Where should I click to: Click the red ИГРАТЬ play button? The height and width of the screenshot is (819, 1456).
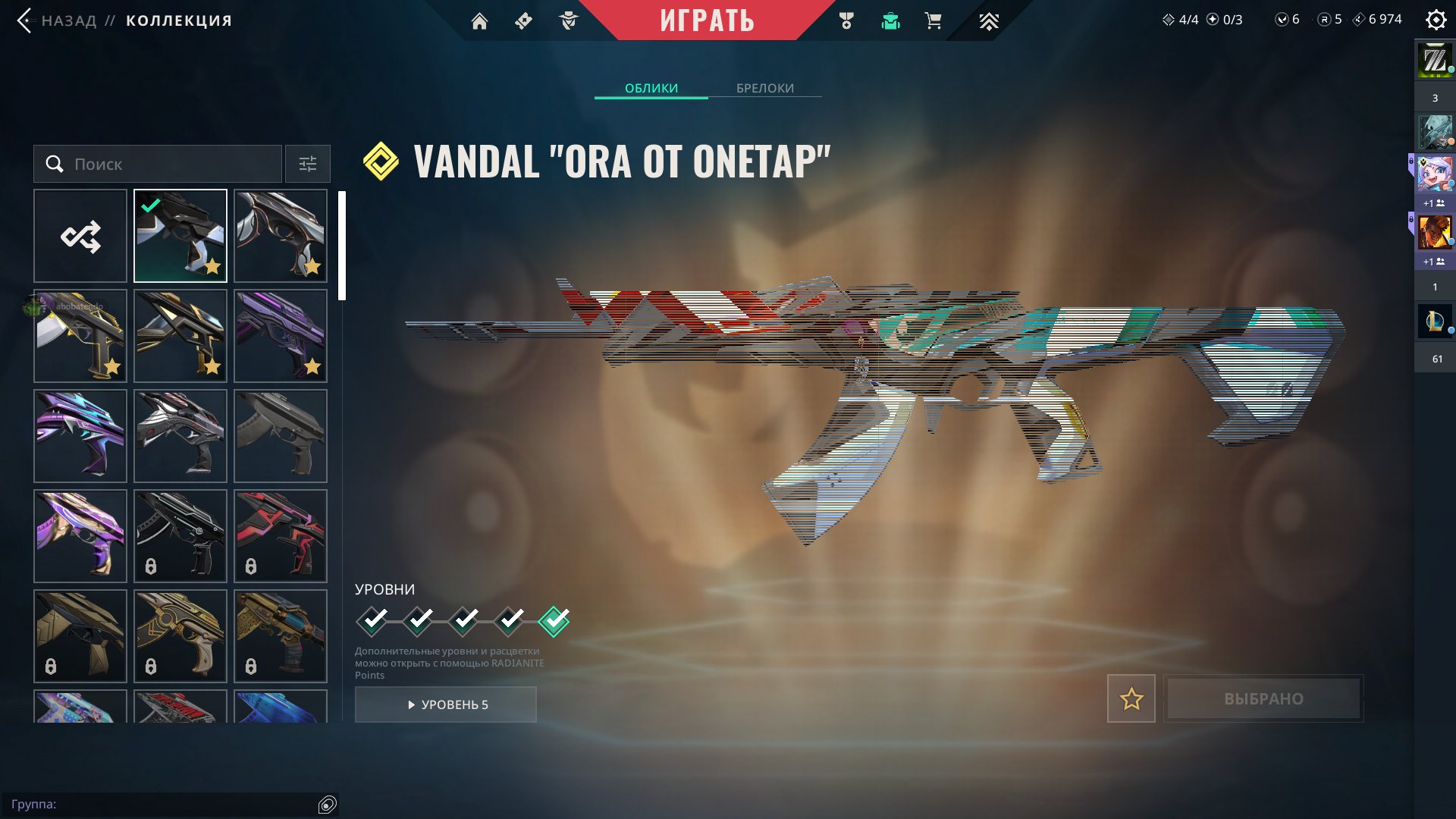tap(707, 20)
